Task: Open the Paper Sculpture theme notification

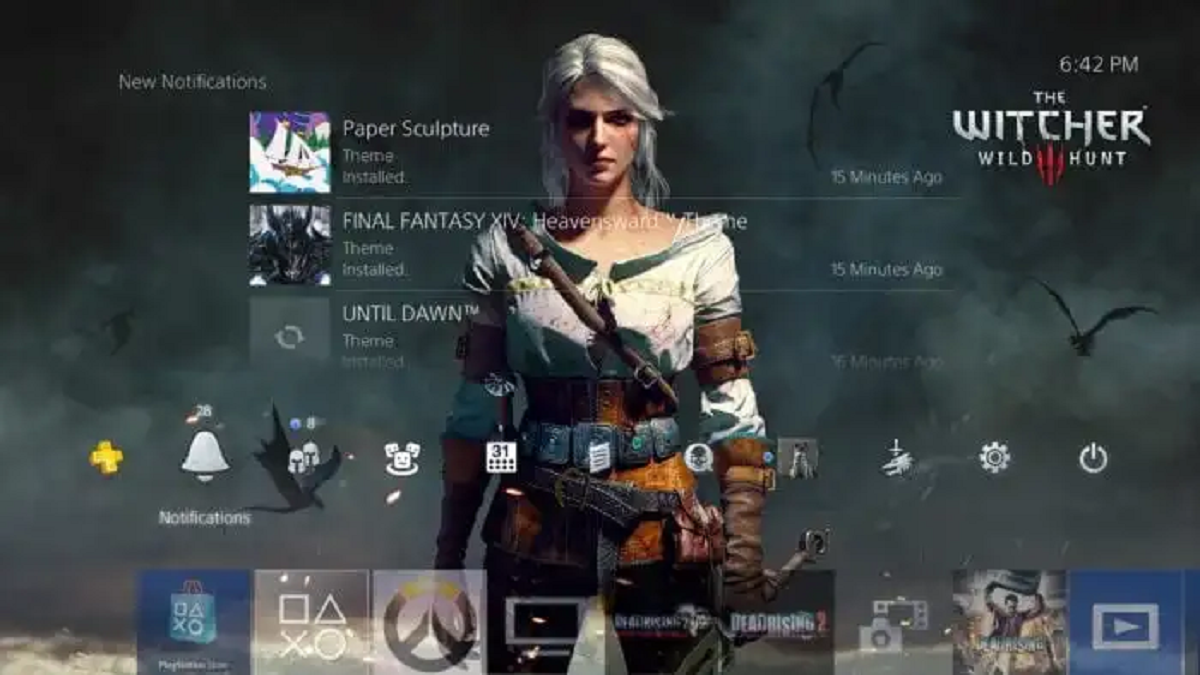Action: click(595, 152)
